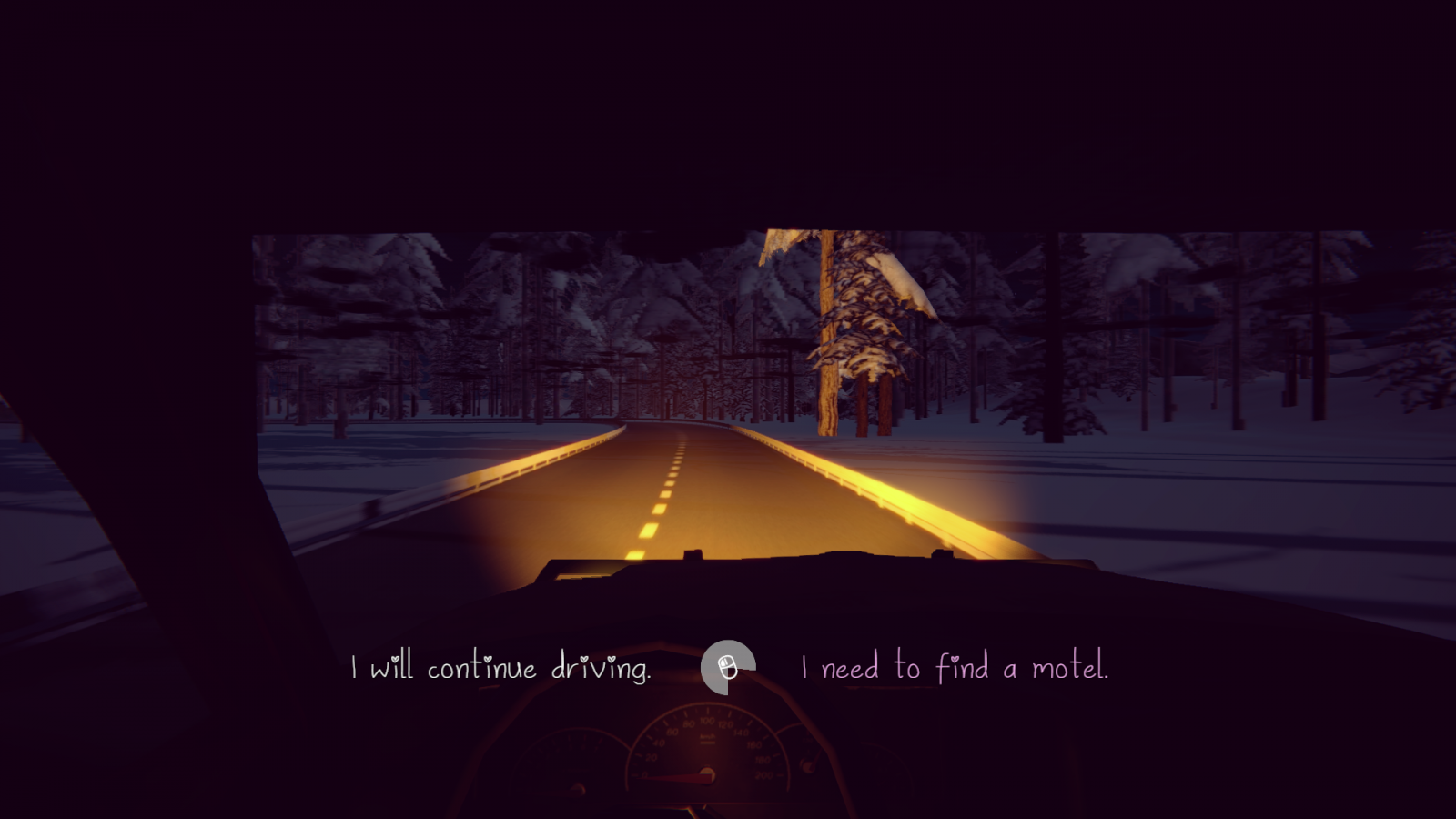
Task: Choose the 'I need to find a motel.' option
Action: [x=955, y=667]
